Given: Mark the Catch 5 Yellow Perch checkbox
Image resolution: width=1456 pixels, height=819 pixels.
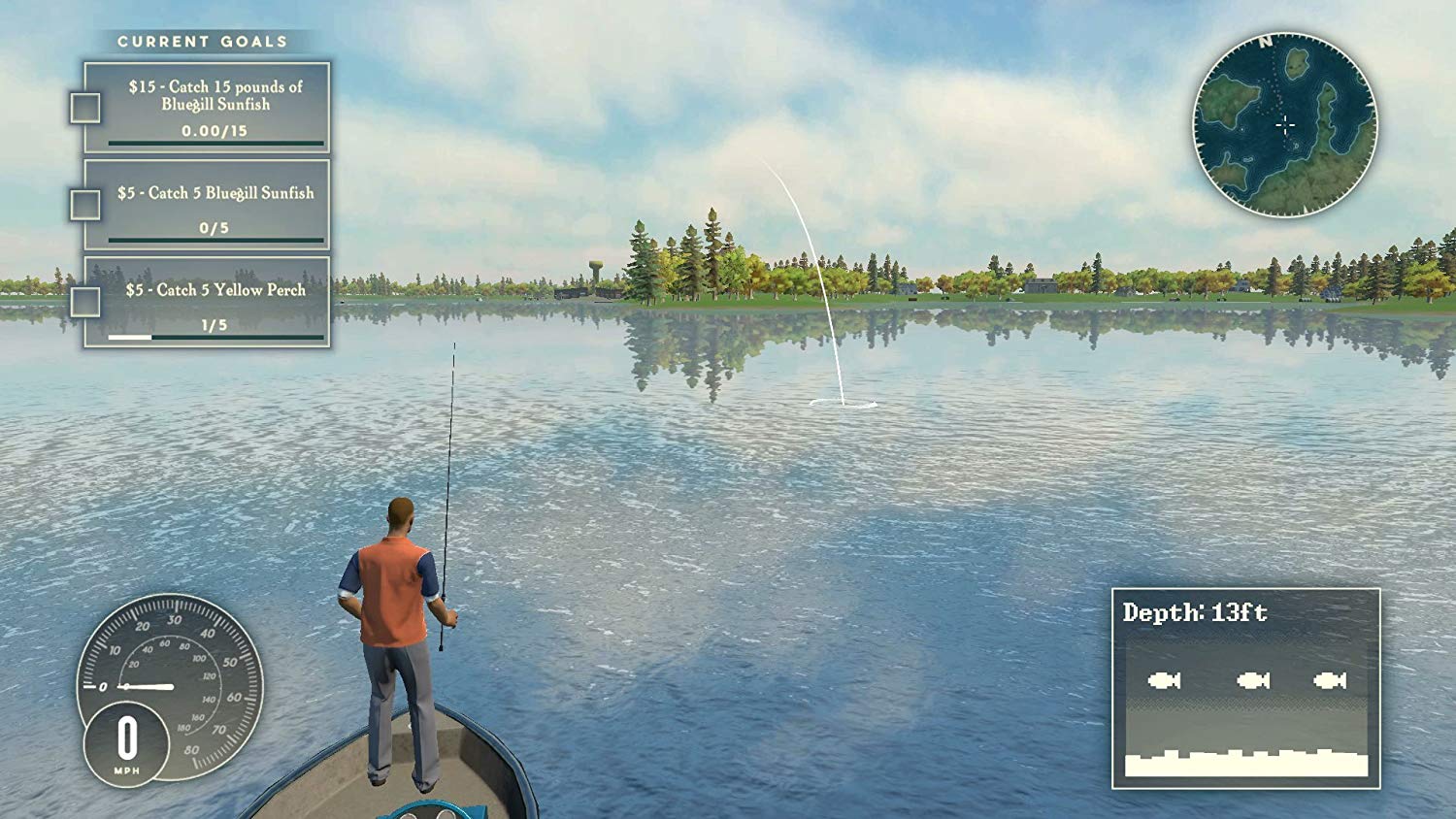Looking at the screenshot, I should click(x=84, y=300).
